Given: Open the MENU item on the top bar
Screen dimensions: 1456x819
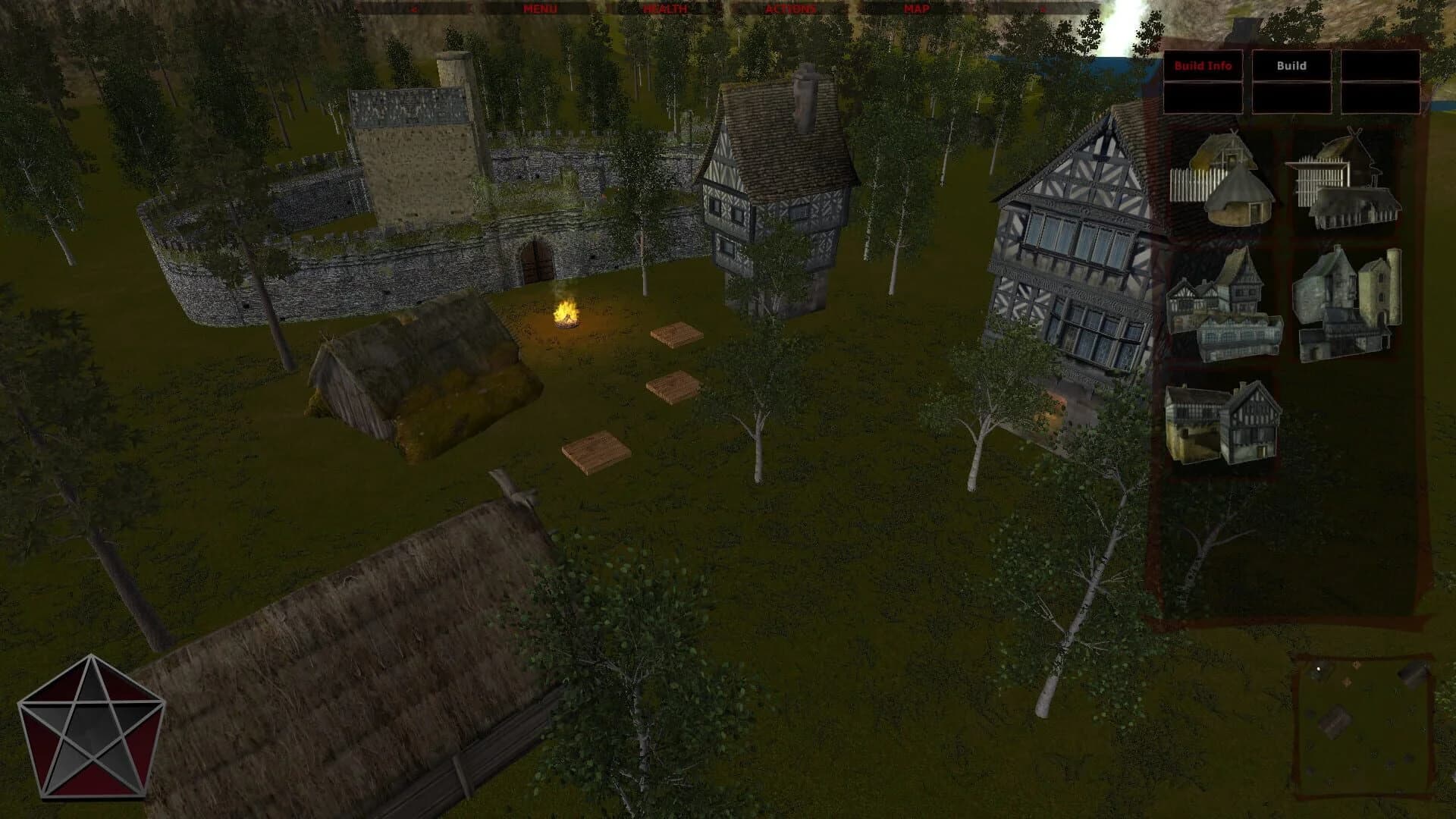Looking at the screenshot, I should [x=538, y=10].
